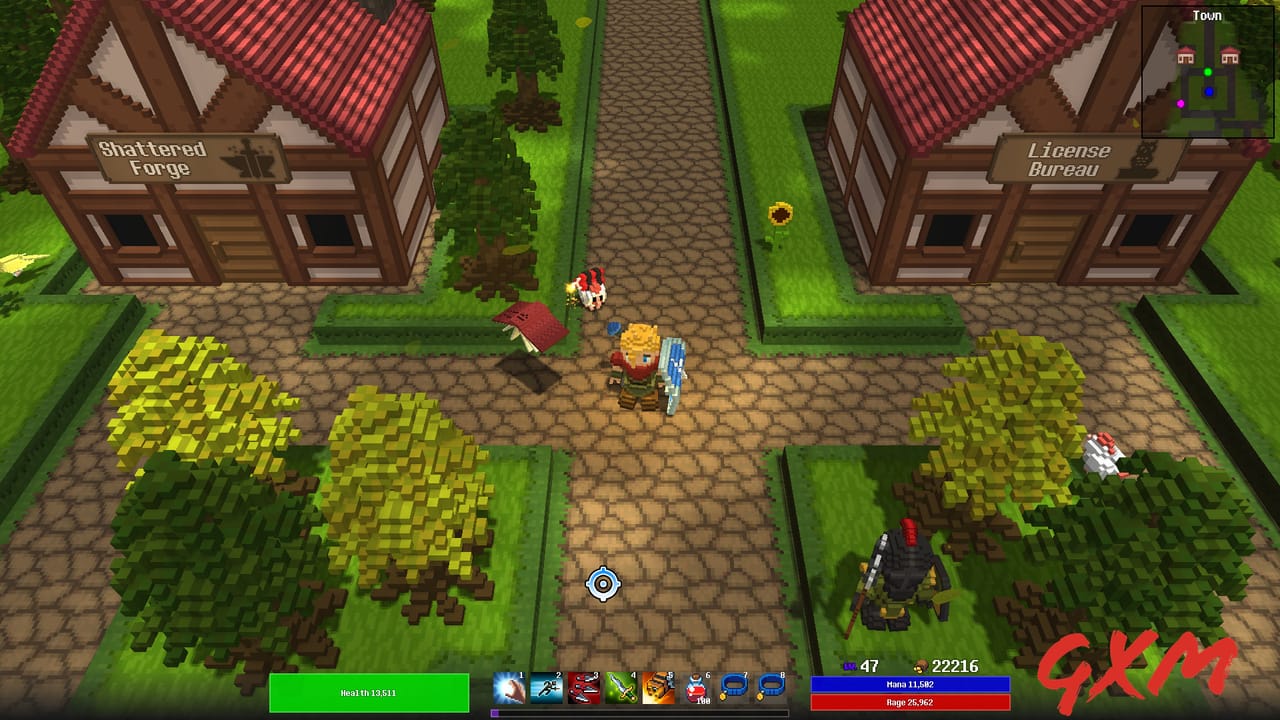Click the green player dot on the minimap
The image size is (1280, 720).
click(1207, 72)
